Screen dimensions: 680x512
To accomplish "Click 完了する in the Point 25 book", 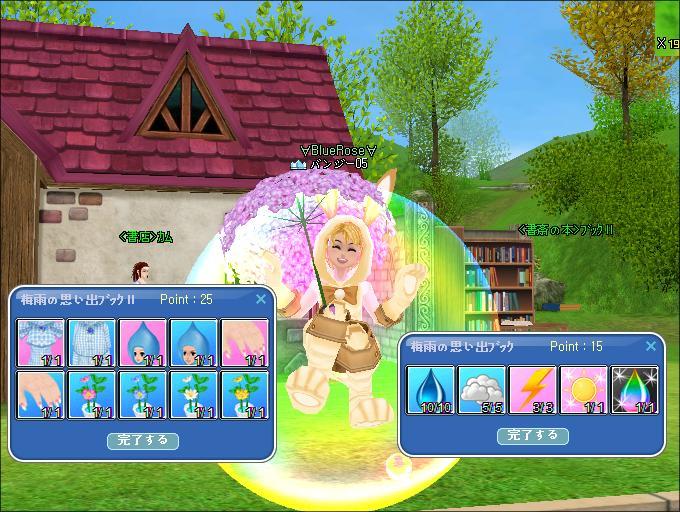I will tap(143, 440).
